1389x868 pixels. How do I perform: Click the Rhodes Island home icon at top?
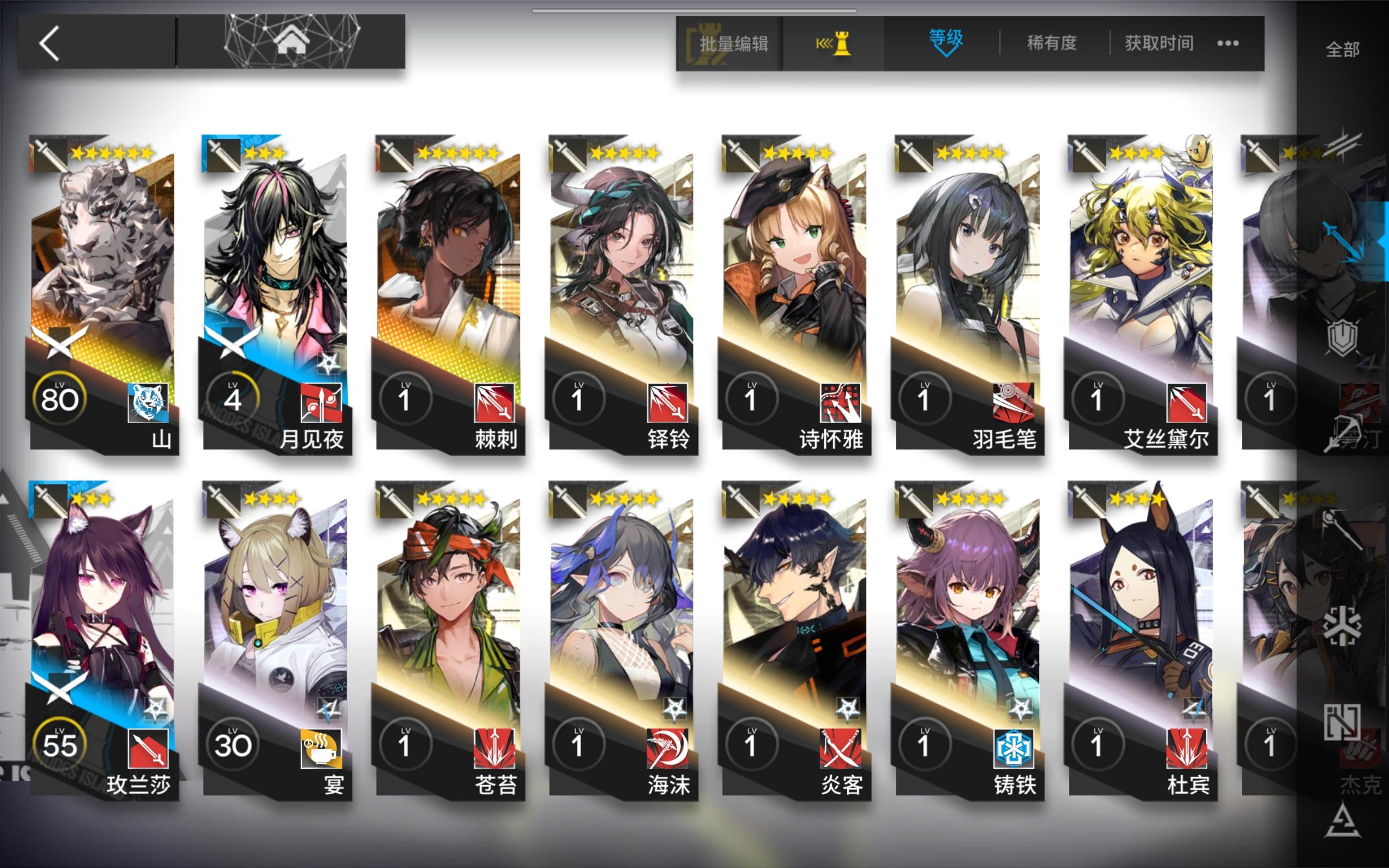click(x=293, y=41)
